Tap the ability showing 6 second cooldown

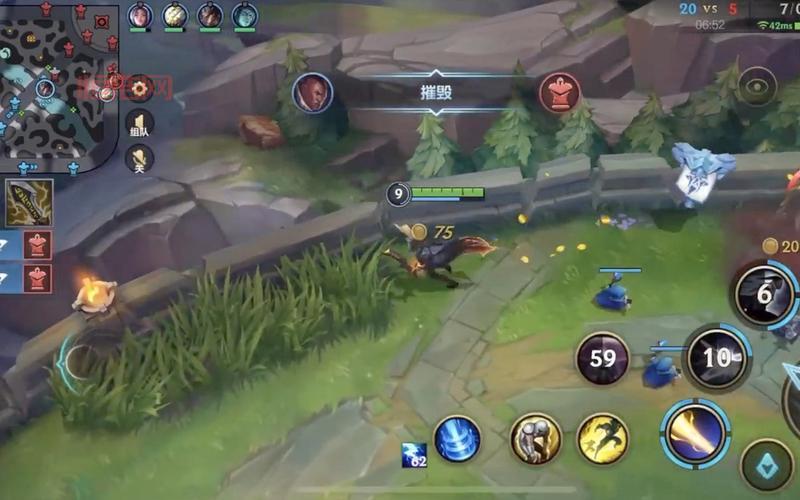click(x=764, y=293)
